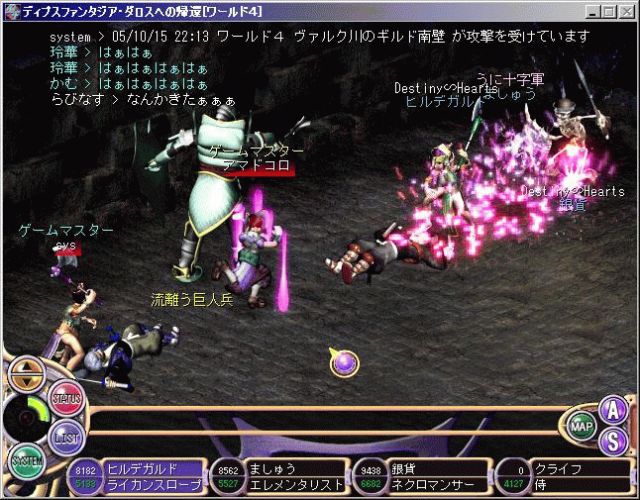Click the purple S button
Viewport: 640px width, 500px height.
point(611,439)
